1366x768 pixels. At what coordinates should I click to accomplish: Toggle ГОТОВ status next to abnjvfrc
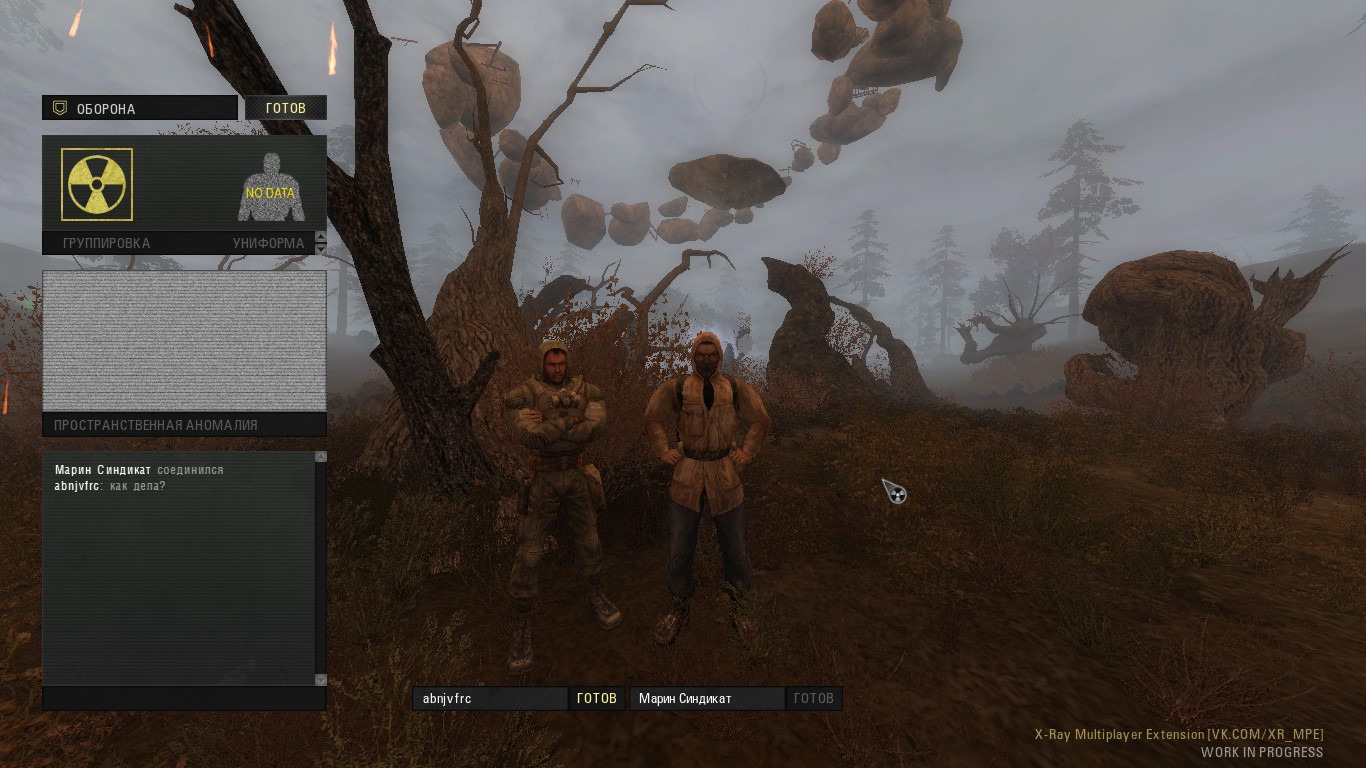pos(597,699)
